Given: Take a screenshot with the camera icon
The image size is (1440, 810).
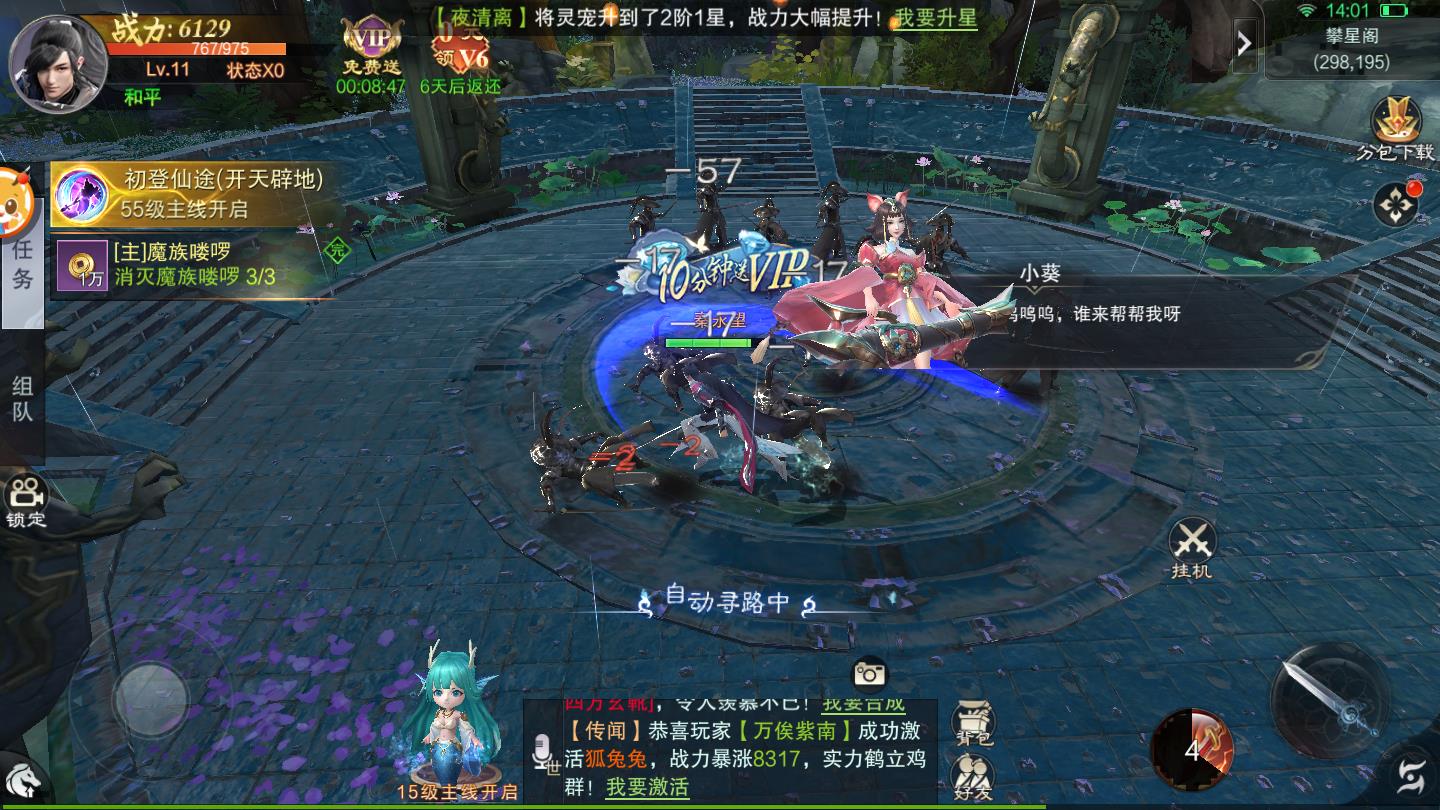Looking at the screenshot, I should [870, 673].
